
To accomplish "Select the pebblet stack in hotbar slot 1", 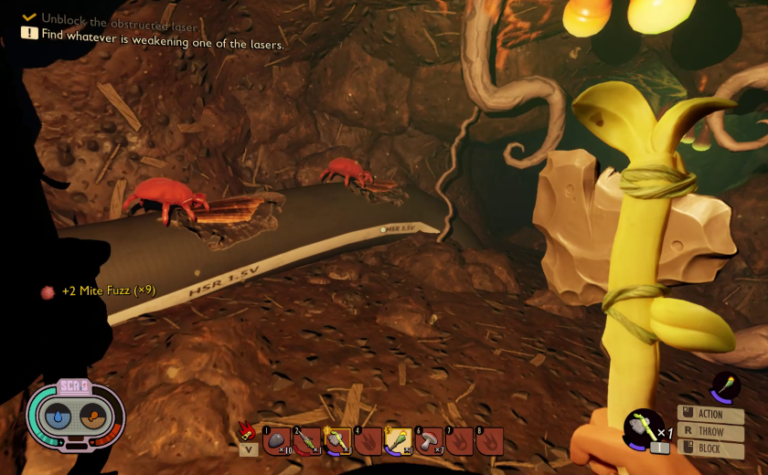I will click(277, 439).
